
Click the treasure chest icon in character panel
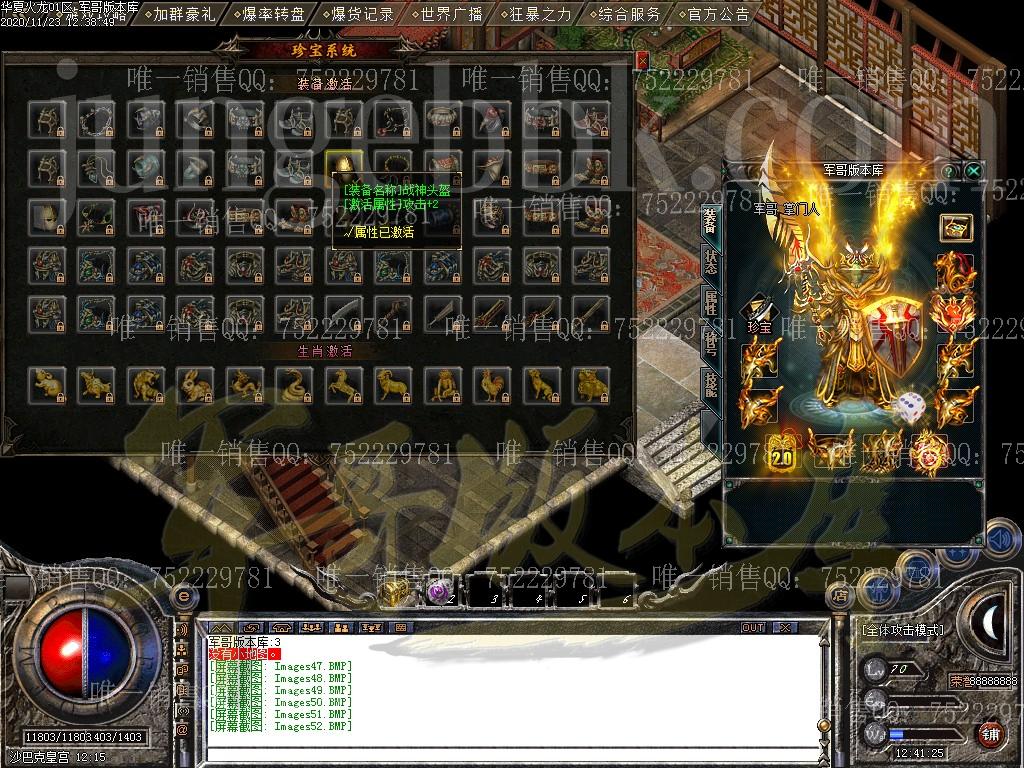click(956, 227)
